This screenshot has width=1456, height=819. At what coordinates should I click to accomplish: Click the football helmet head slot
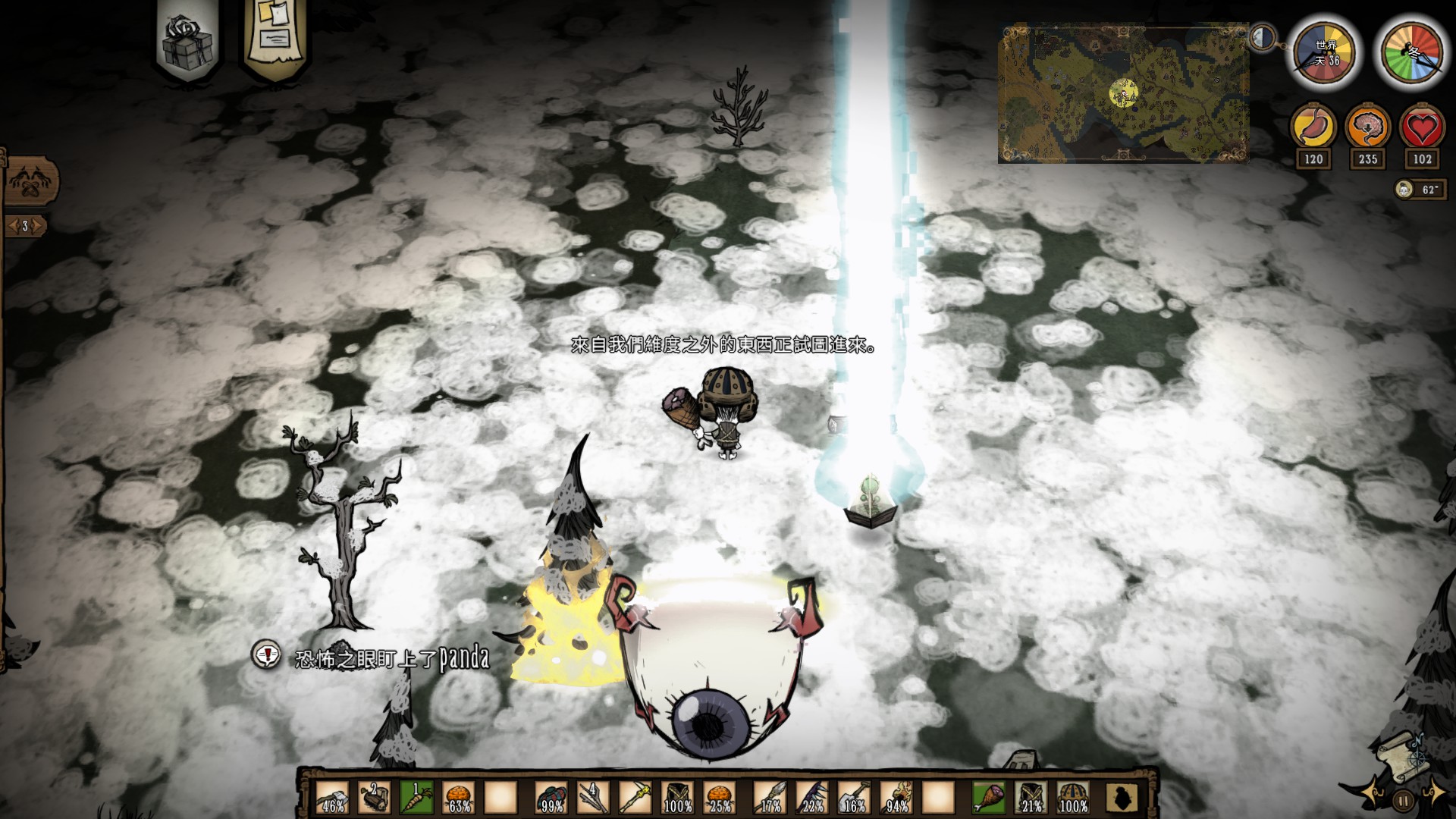click(x=1073, y=798)
